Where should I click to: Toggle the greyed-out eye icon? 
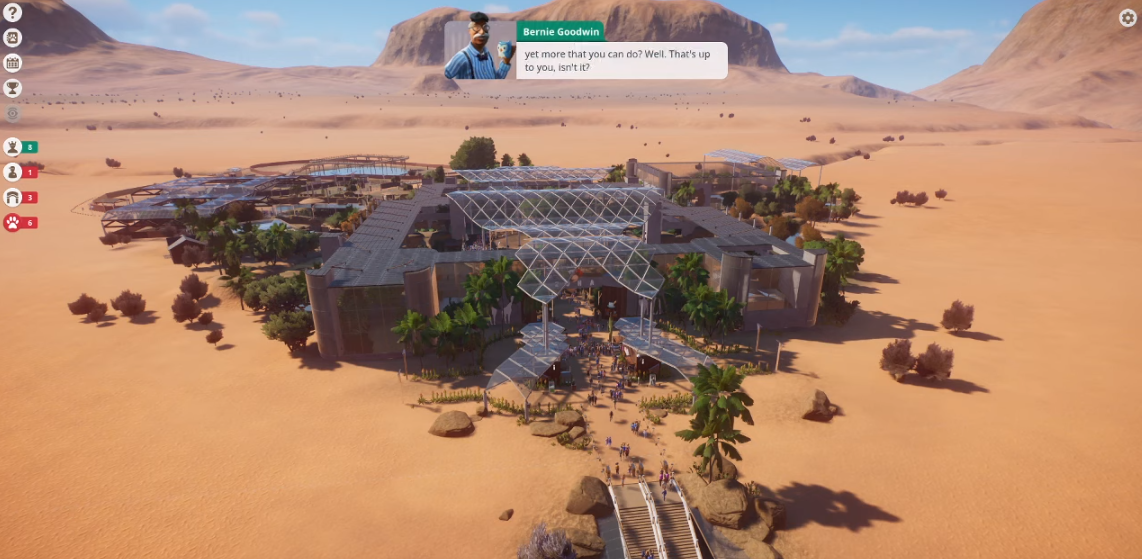click(x=13, y=114)
